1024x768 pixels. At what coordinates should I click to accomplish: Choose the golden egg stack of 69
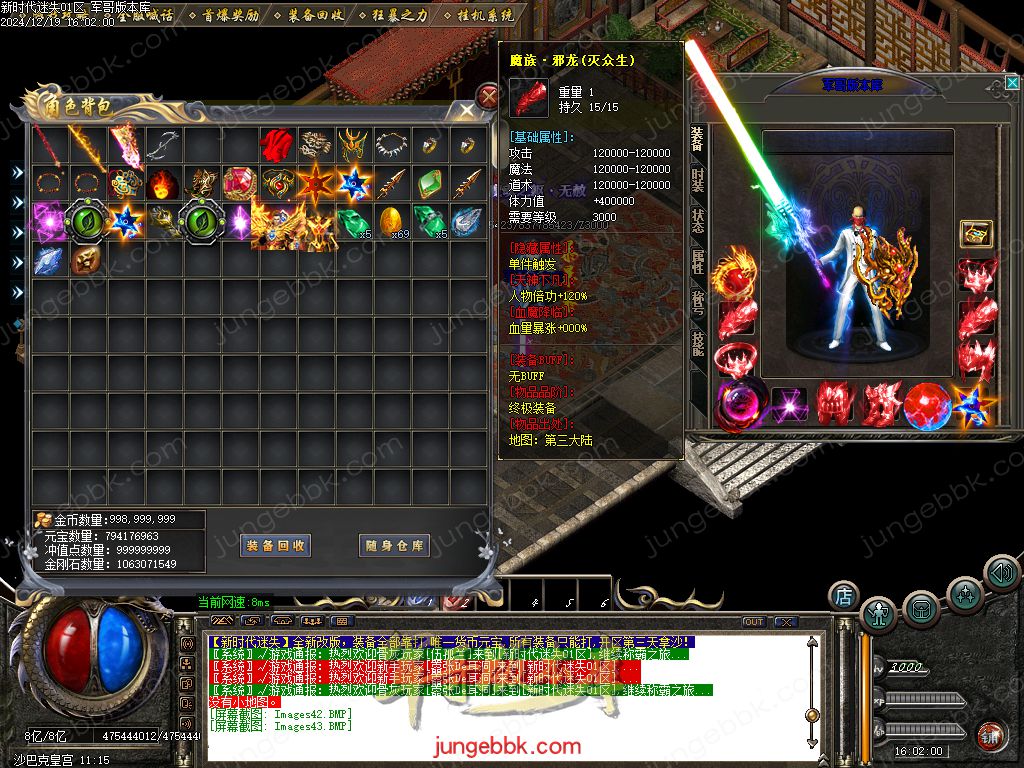391,220
